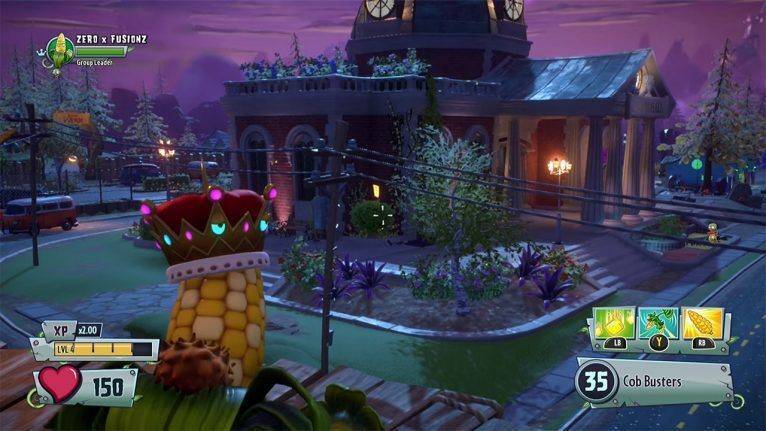
Task: Trigger the Husk Hop ability icon
Action: coord(659,325)
